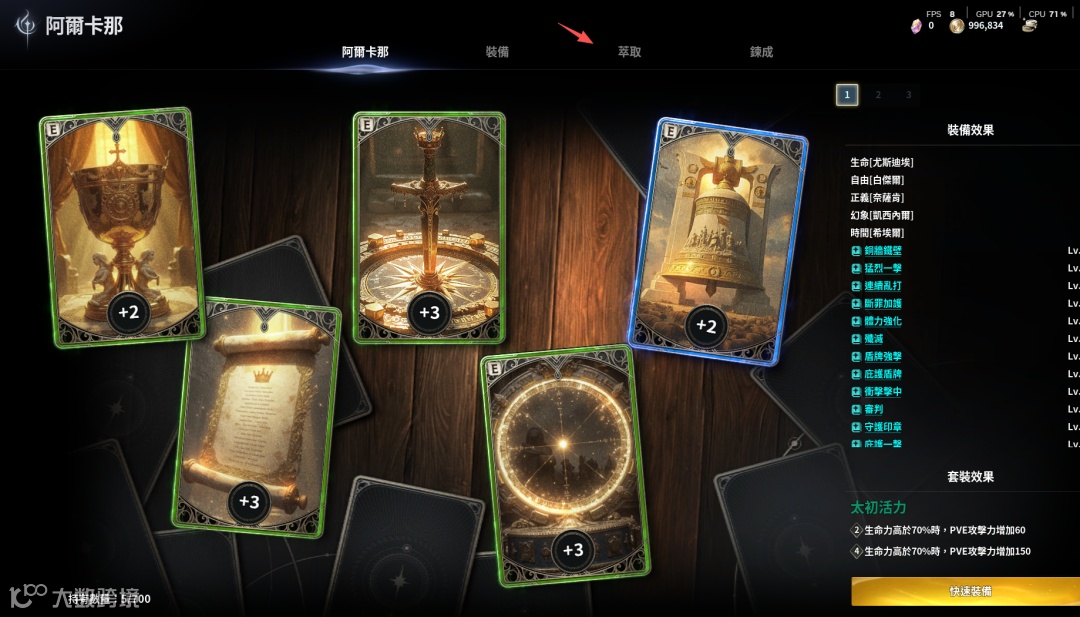The image size is (1080, 617).
Task: Click the 銅牆鐵壁 skill entry
Action: pyautogui.click(x=882, y=251)
